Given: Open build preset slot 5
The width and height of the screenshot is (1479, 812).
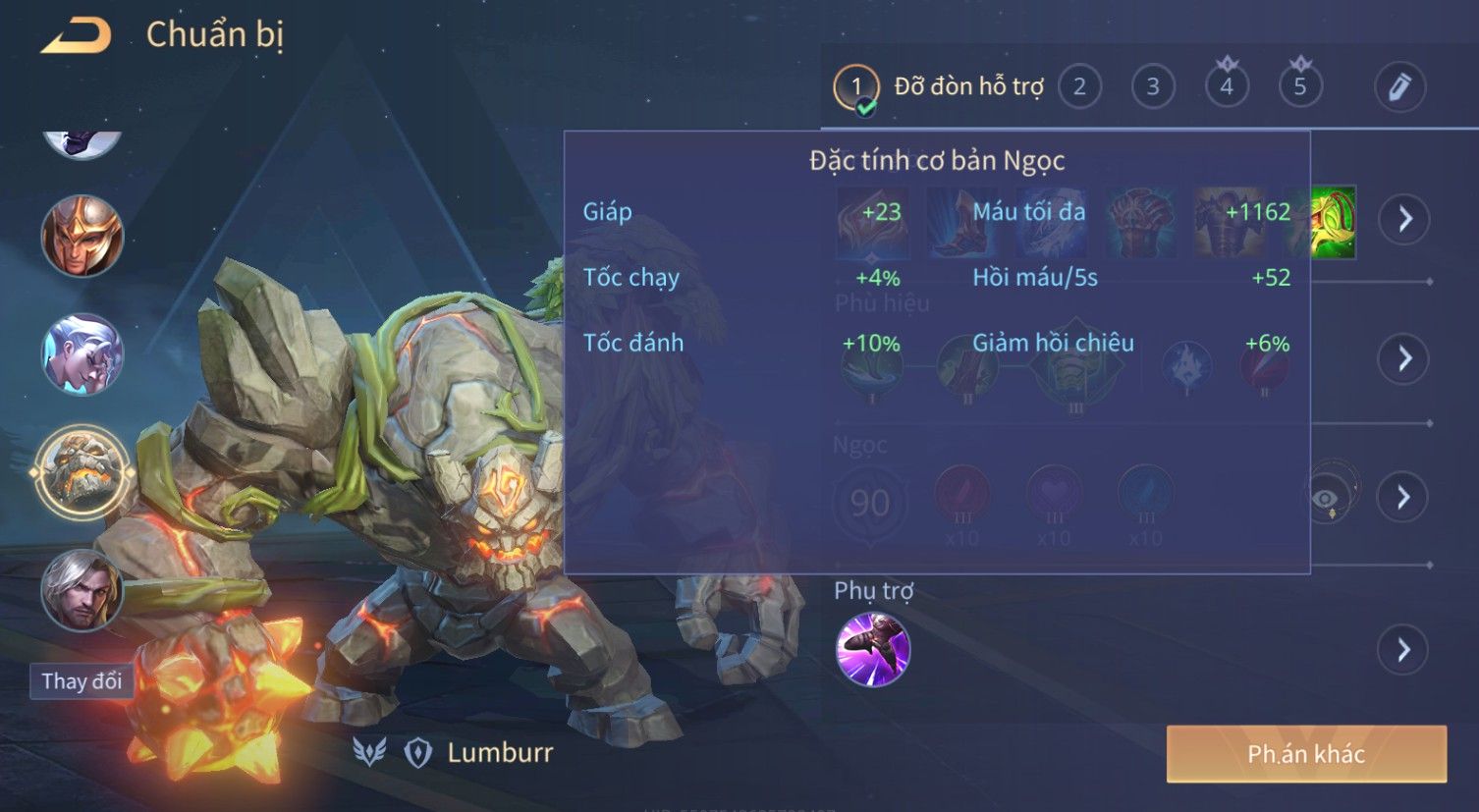Looking at the screenshot, I should [1300, 86].
